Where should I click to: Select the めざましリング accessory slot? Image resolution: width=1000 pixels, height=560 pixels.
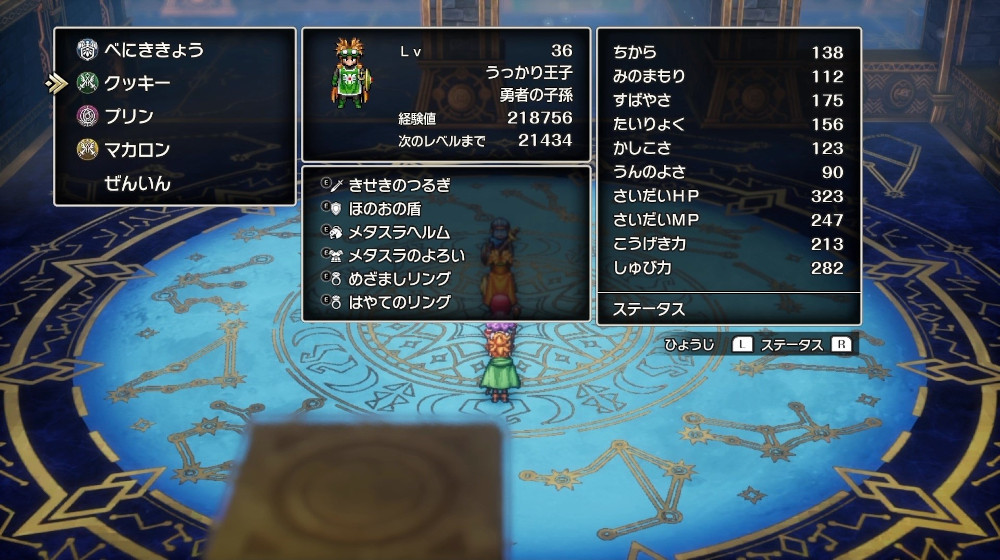click(x=399, y=279)
